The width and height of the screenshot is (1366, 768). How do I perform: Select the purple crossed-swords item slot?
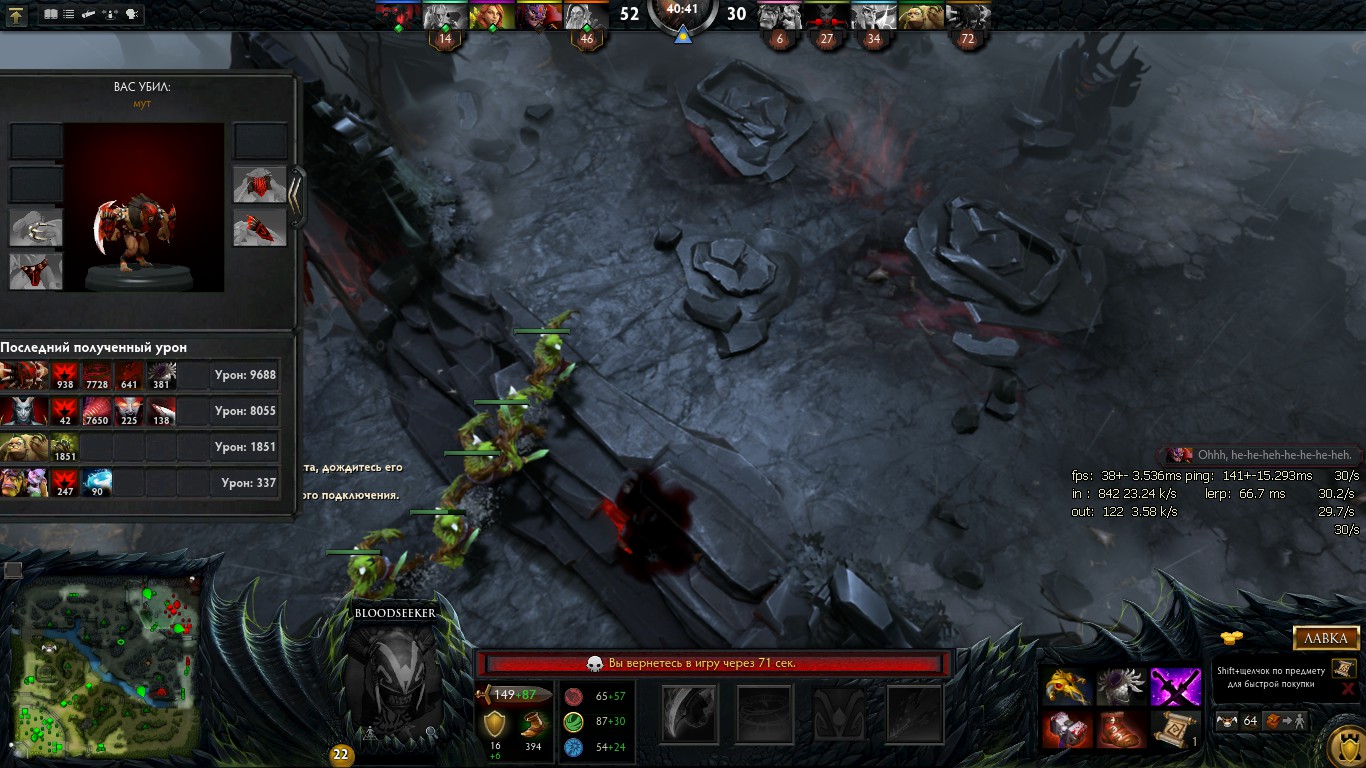tap(1175, 686)
